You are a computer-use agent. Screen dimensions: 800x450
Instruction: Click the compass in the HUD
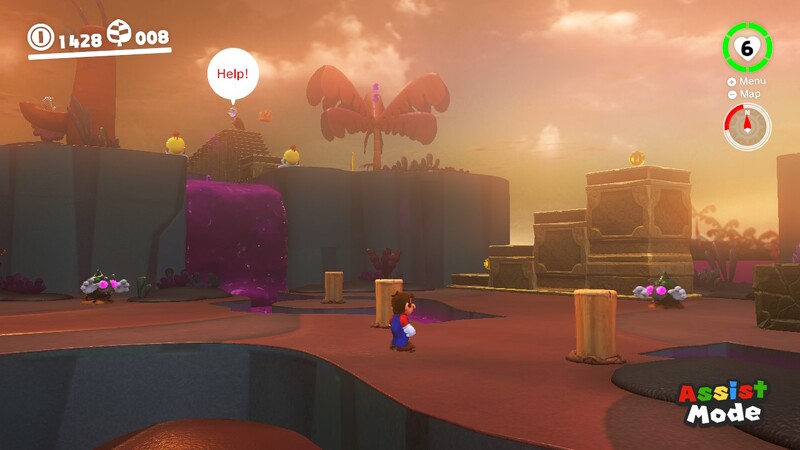click(x=747, y=127)
